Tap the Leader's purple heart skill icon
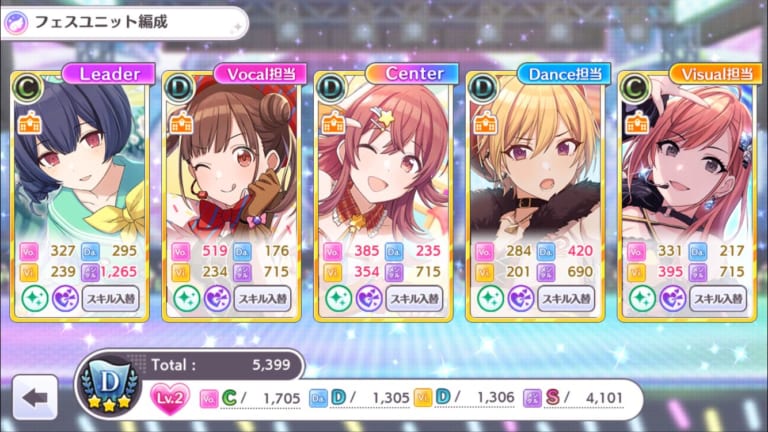The height and width of the screenshot is (432, 768). coord(65,298)
